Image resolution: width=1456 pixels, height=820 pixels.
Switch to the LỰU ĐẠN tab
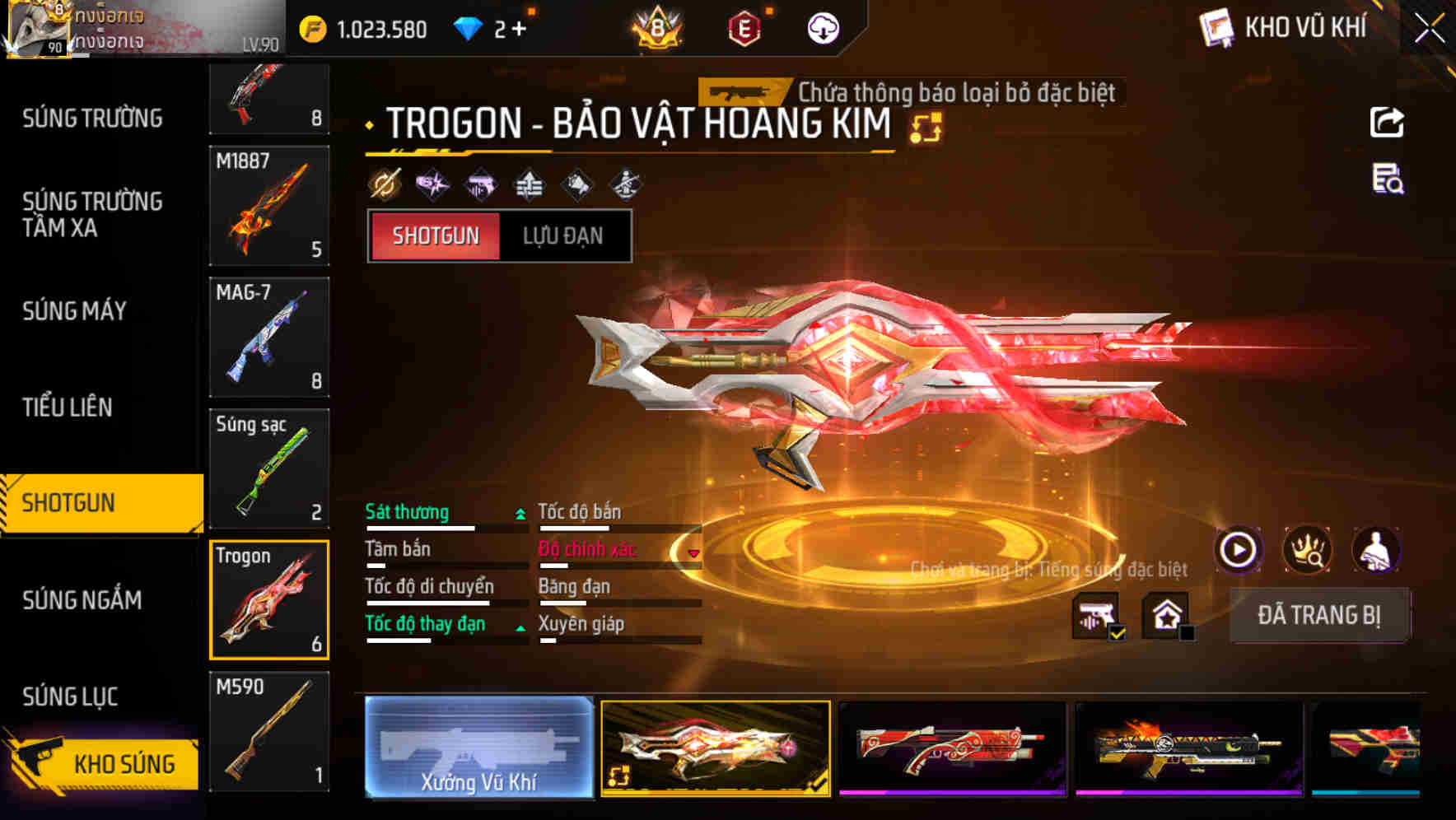point(564,236)
